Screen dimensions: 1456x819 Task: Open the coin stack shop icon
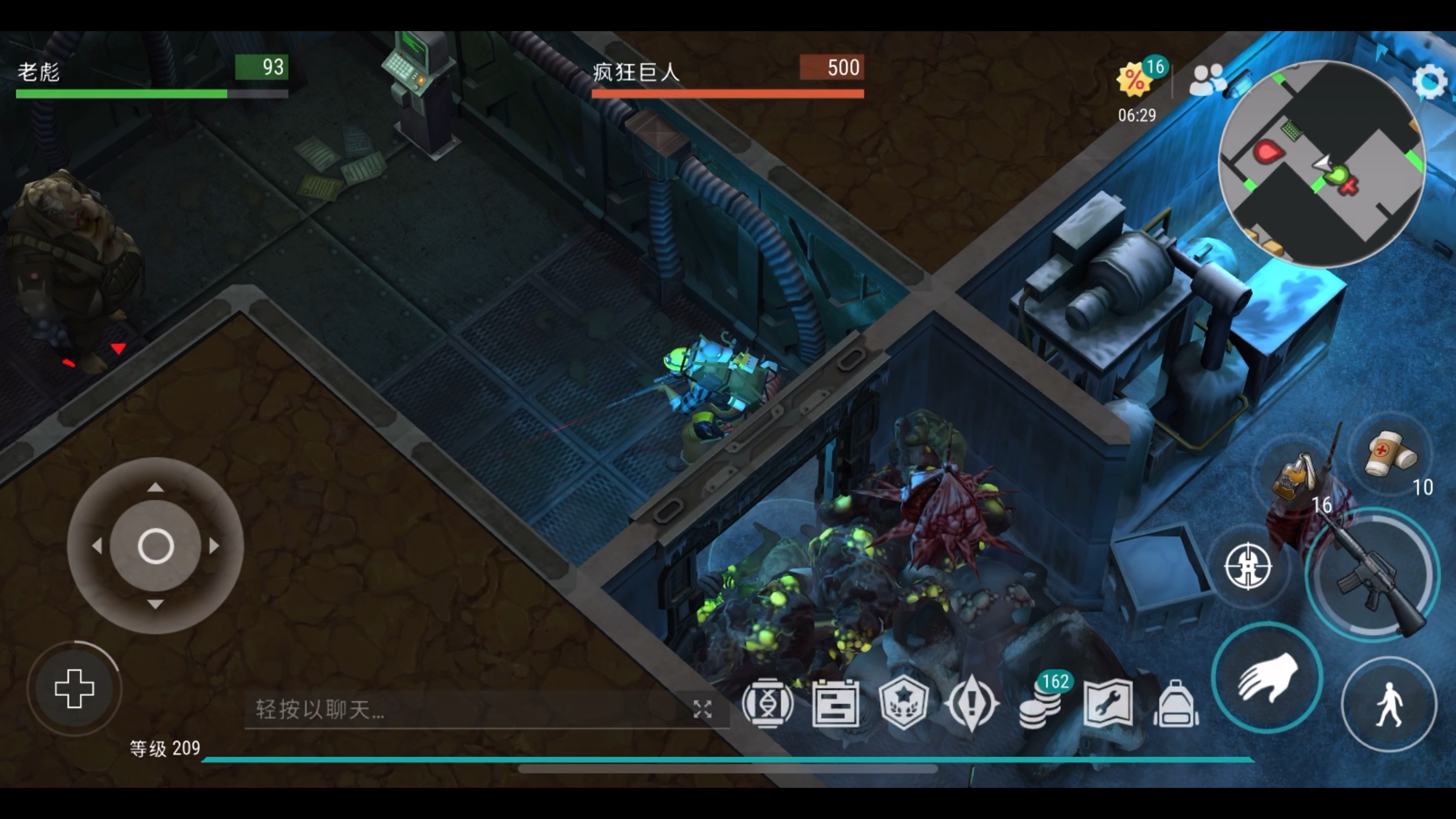coord(1040,705)
